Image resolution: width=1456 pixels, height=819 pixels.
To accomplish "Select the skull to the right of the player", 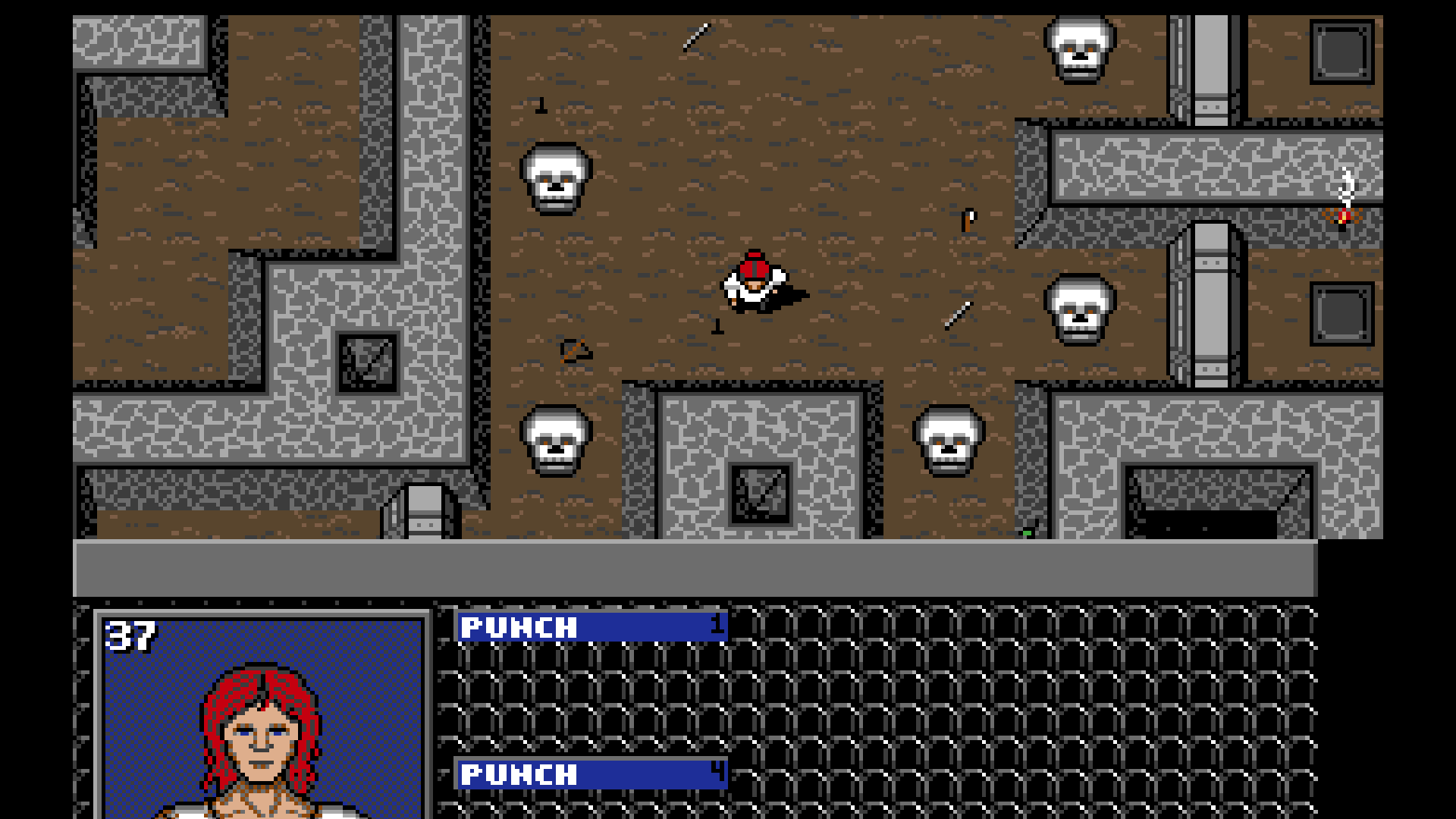I will click(x=1080, y=311).
